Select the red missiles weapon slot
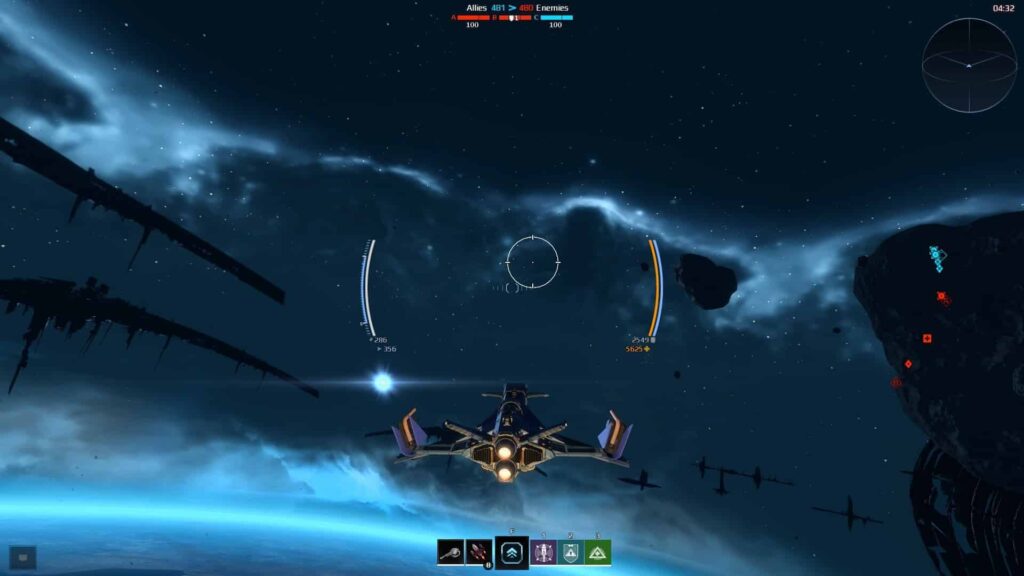The width and height of the screenshot is (1024, 576). (x=478, y=552)
